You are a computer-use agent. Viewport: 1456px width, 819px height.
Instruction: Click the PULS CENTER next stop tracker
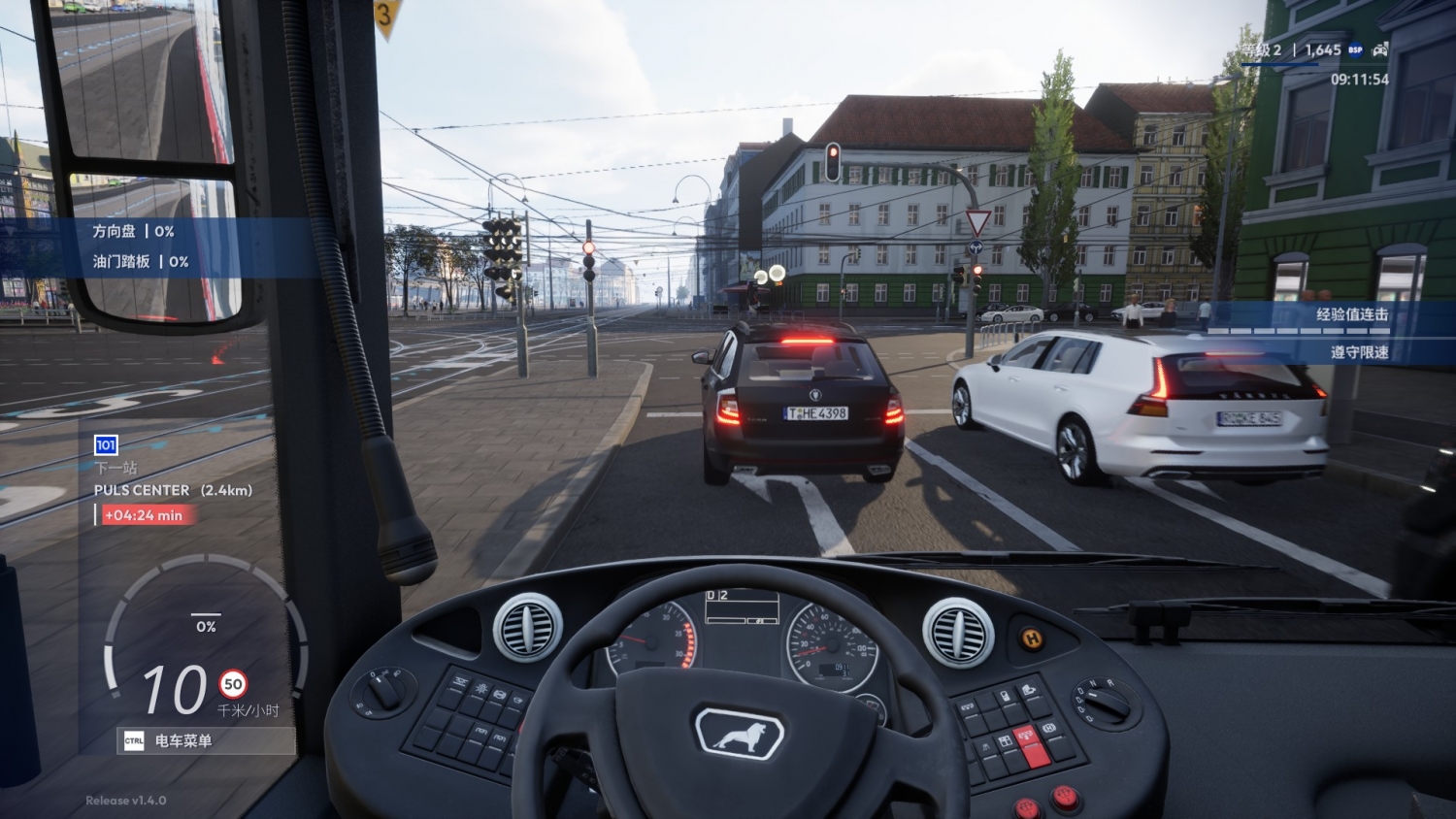(173, 490)
